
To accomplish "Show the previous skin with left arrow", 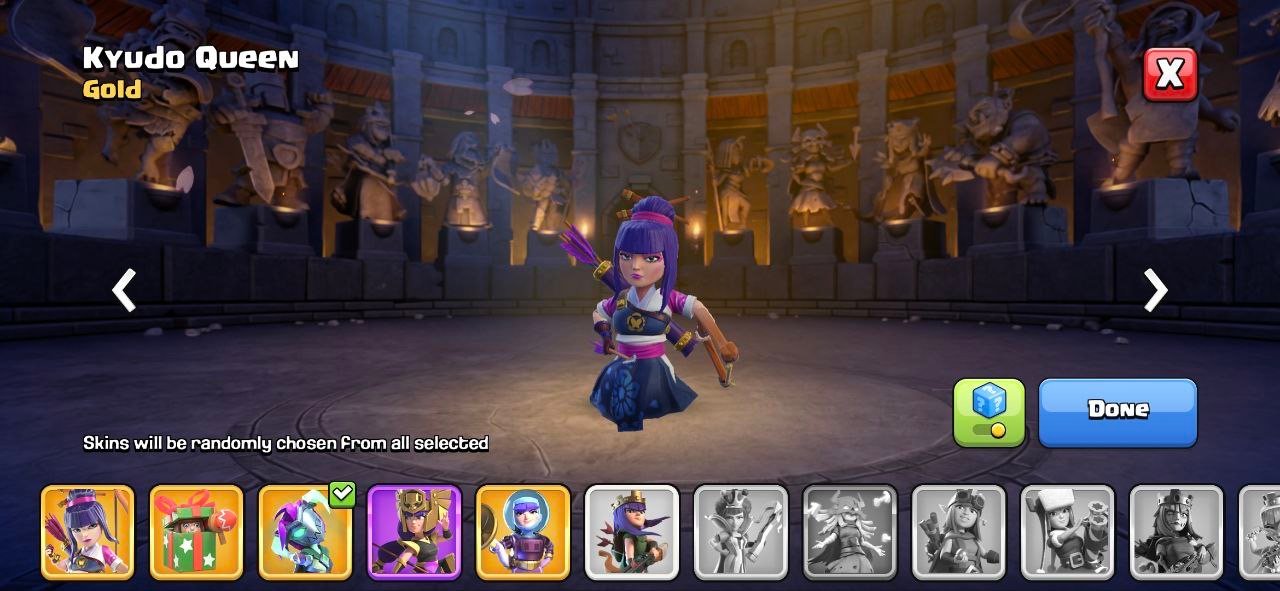I will pyautogui.click(x=124, y=290).
